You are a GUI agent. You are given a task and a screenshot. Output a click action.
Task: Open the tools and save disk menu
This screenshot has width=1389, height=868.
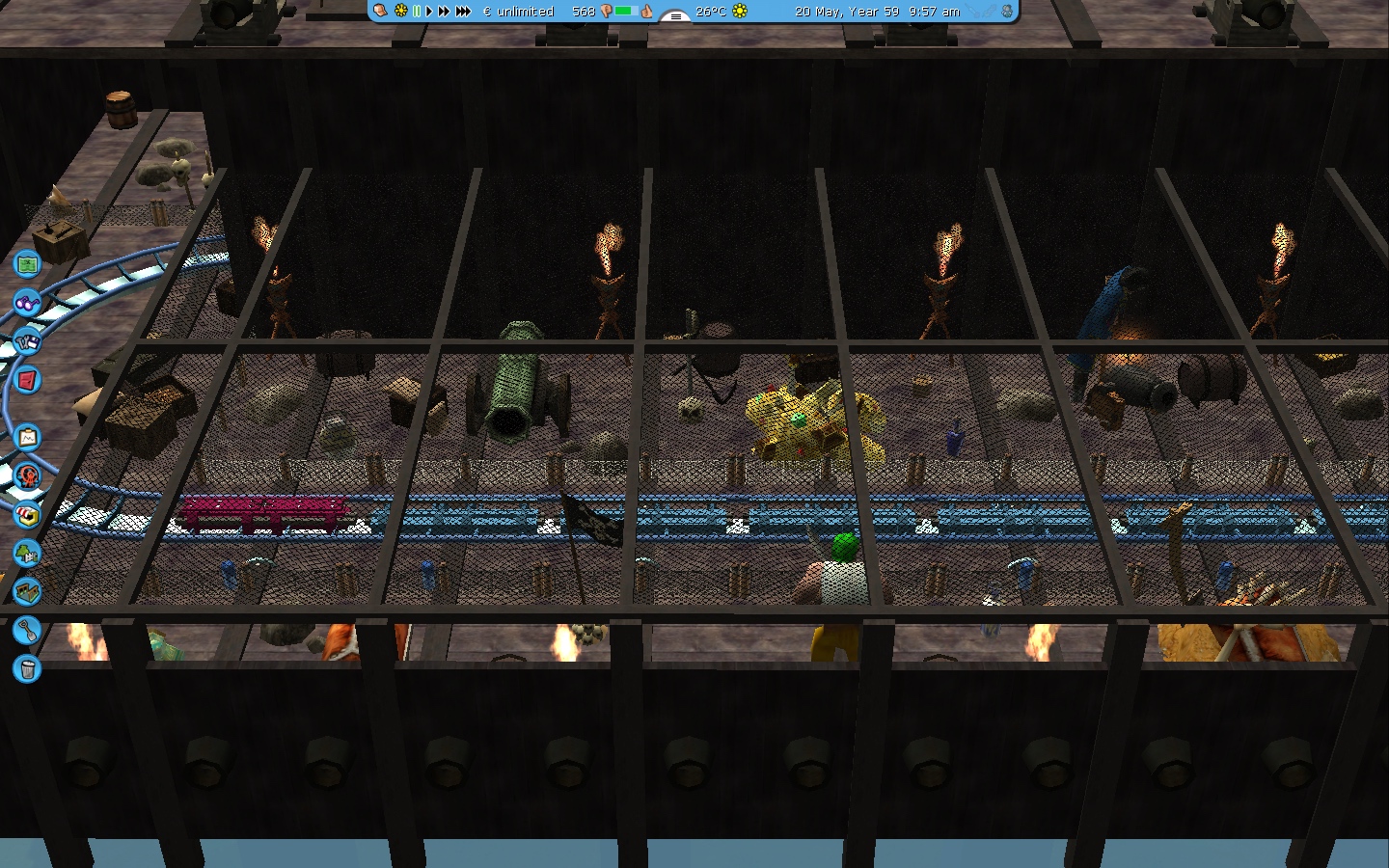point(27,340)
